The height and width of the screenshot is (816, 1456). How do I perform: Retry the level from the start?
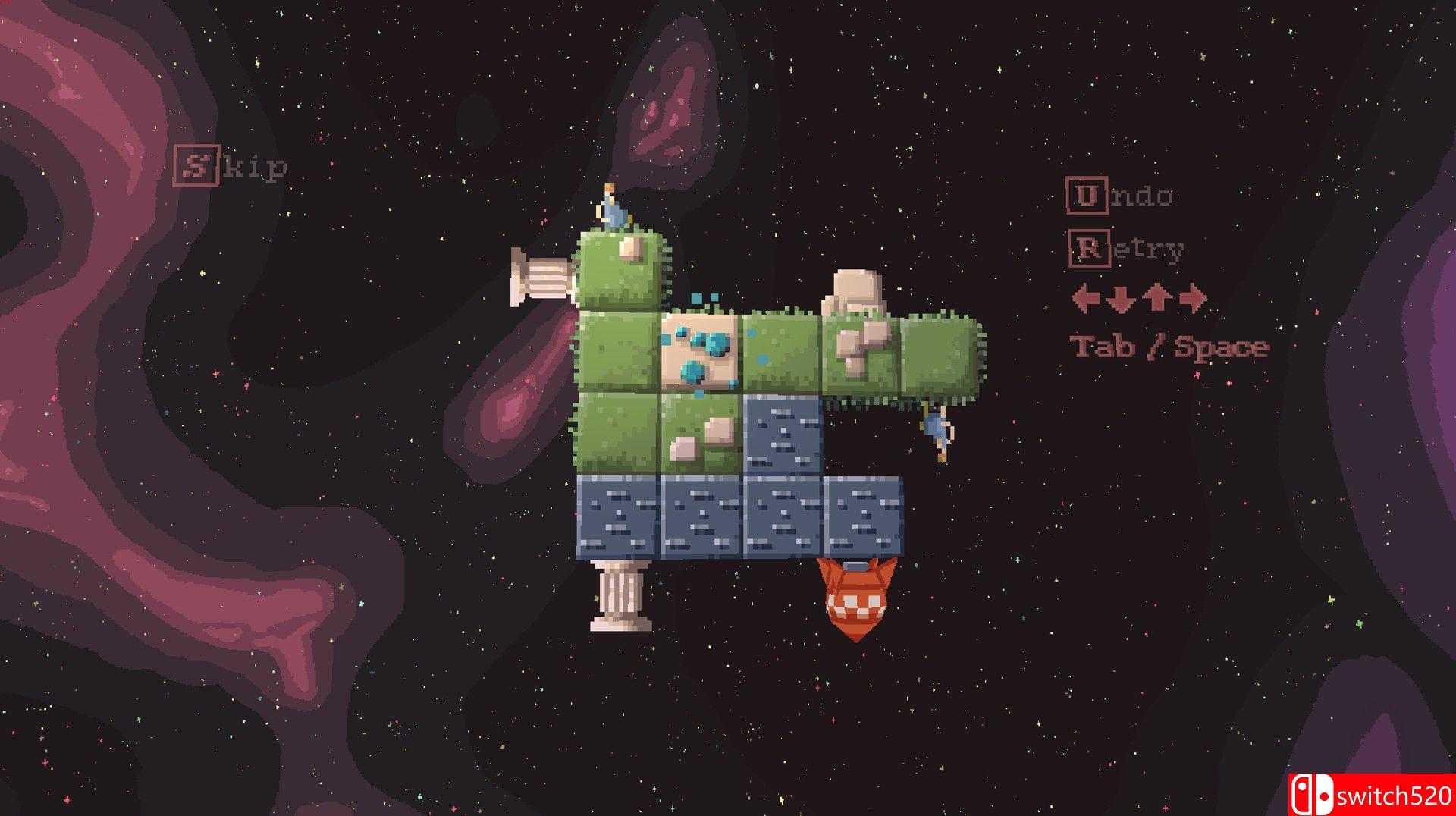tap(1125, 248)
